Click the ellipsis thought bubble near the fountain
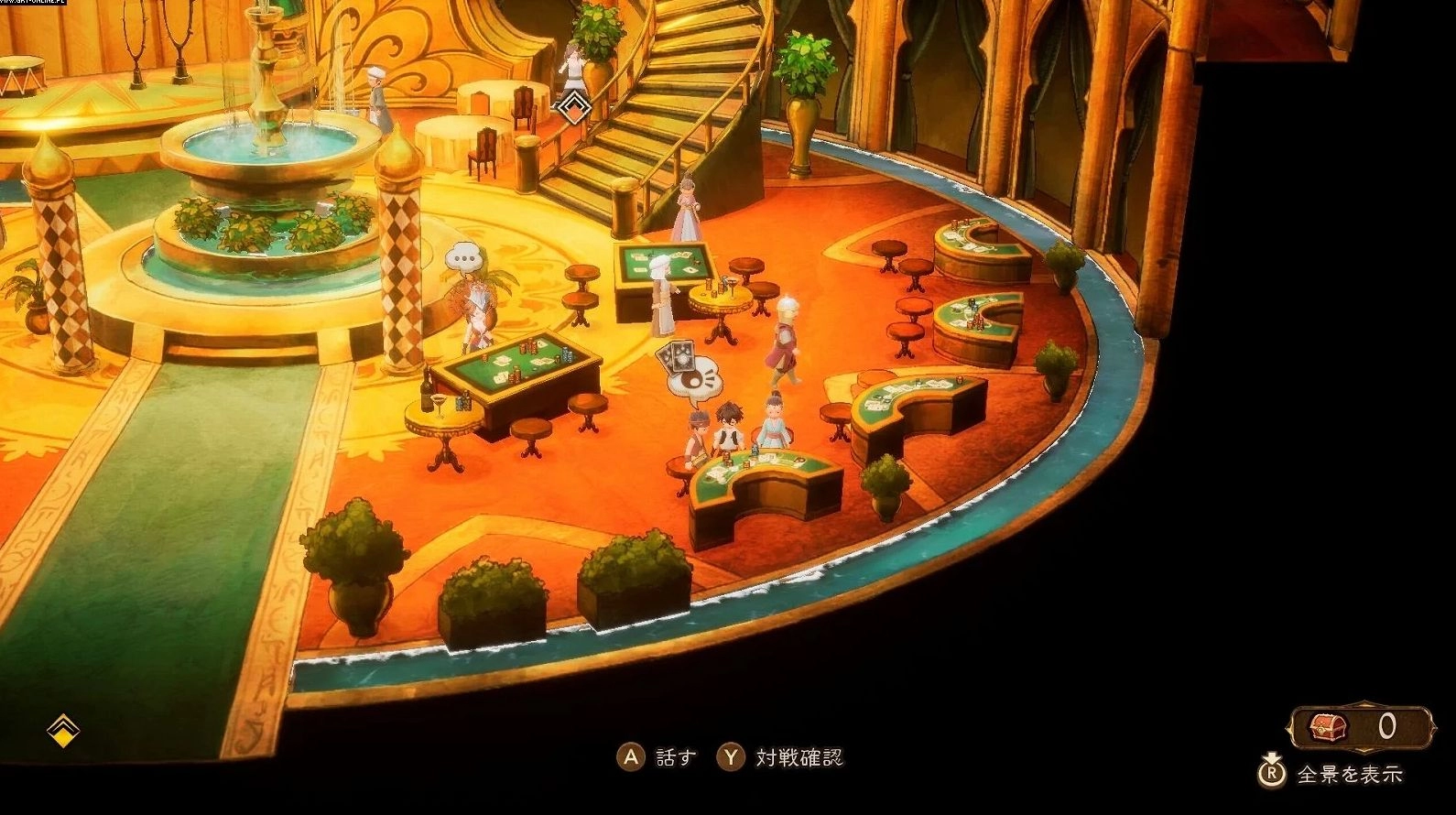 [x=462, y=256]
